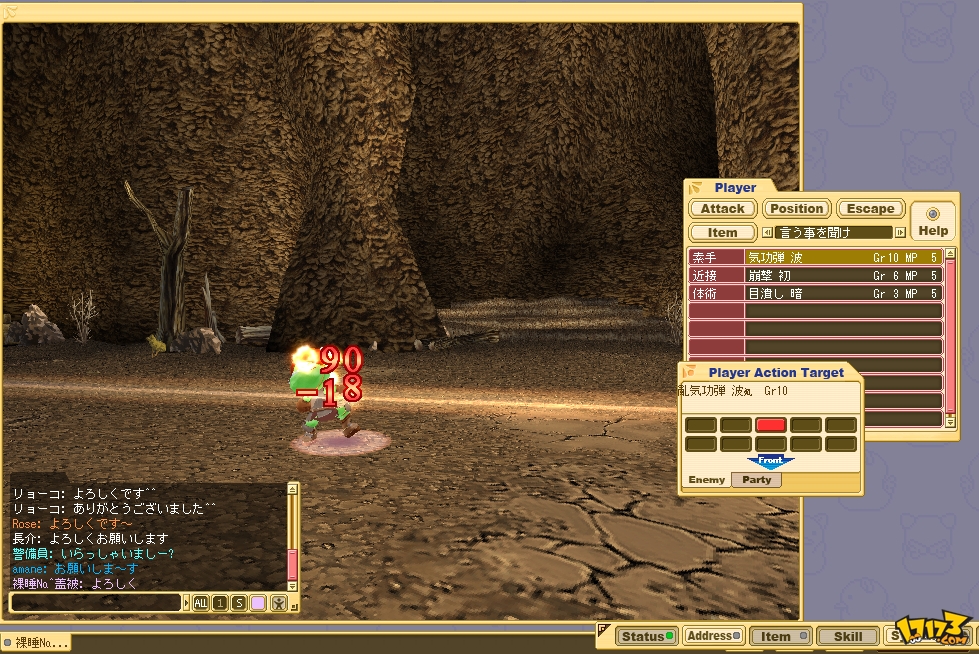The height and width of the screenshot is (654, 979).
Task: Focus the chat text input box
Action: pyautogui.click(x=97, y=602)
